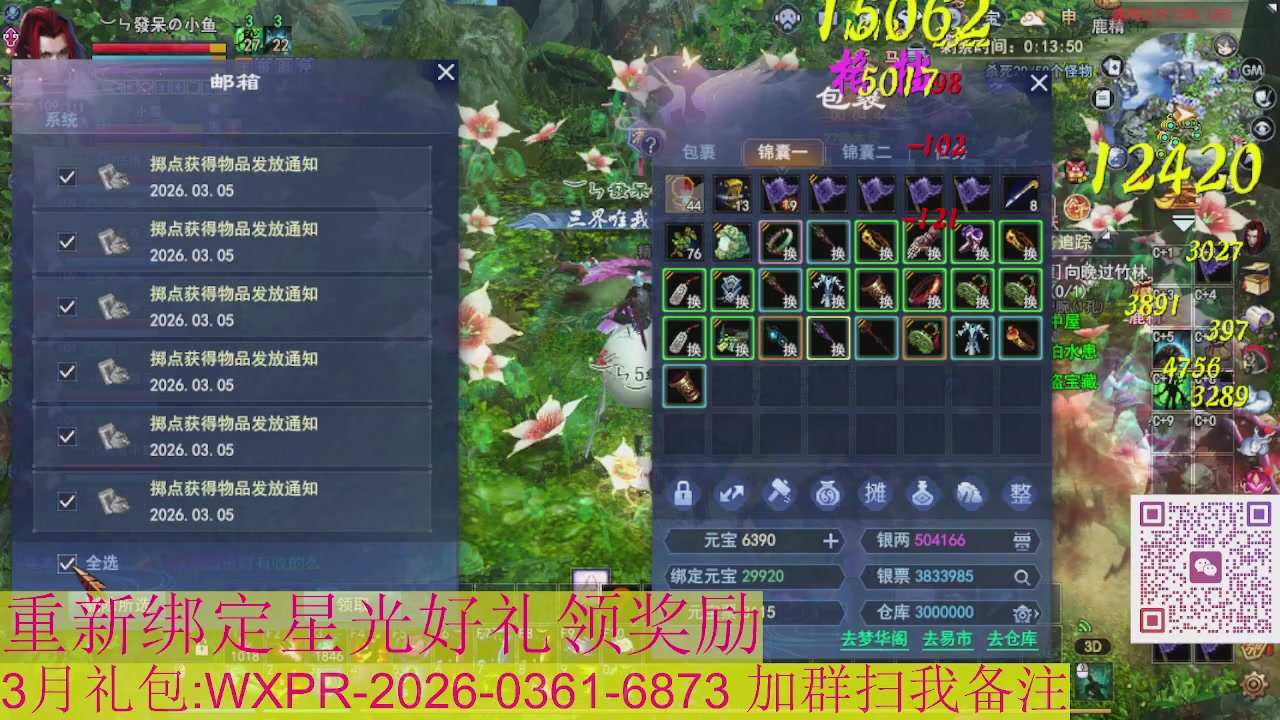This screenshot has height=720, width=1280.
Task: Open the expand arrows icon in bag toolbar
Action: (730, 493)
